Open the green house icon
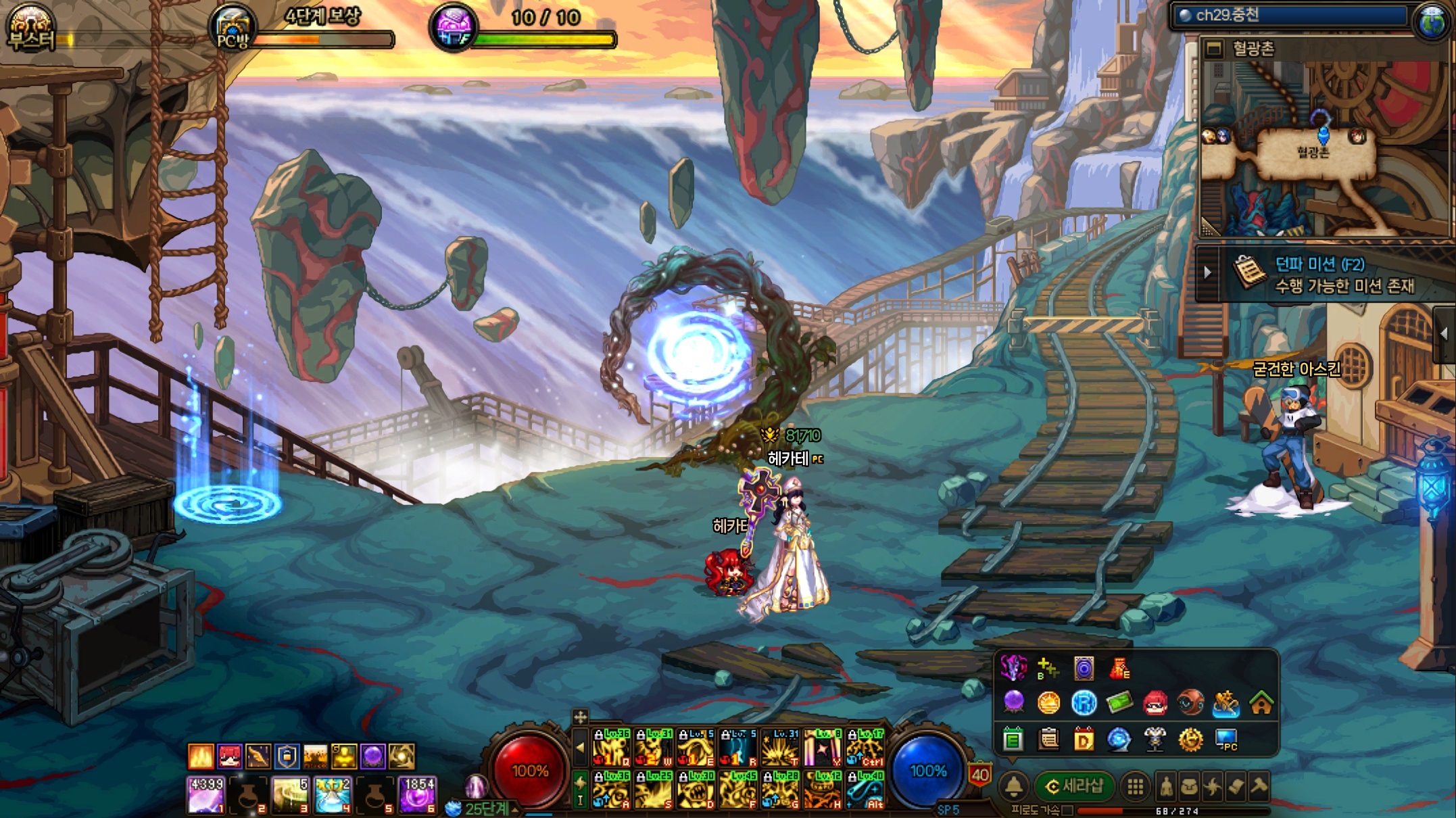Viewport: 1456px width, 818px height. [x=1261, y=704]
